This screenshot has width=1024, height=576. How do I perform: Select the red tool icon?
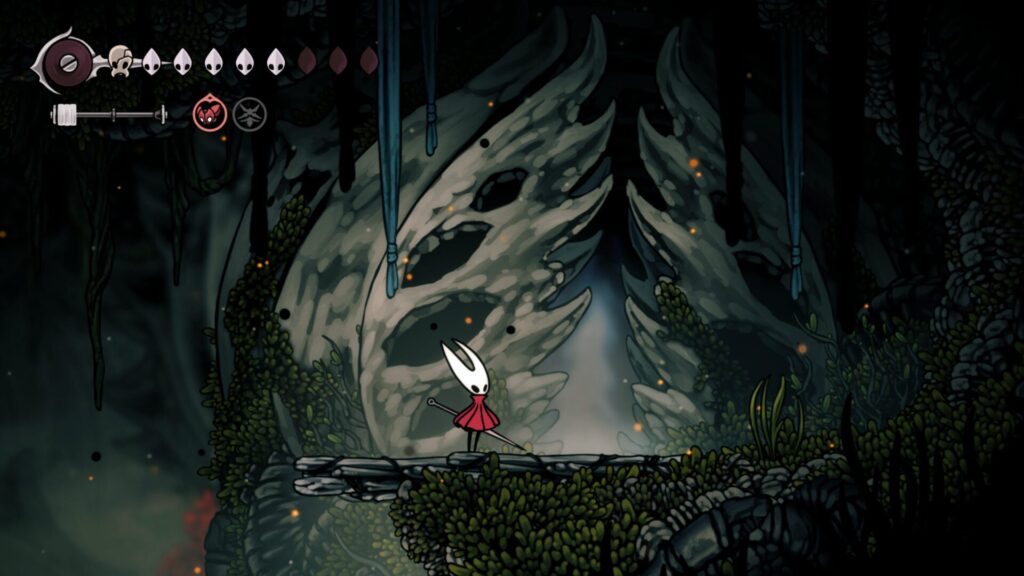point(208,114)
